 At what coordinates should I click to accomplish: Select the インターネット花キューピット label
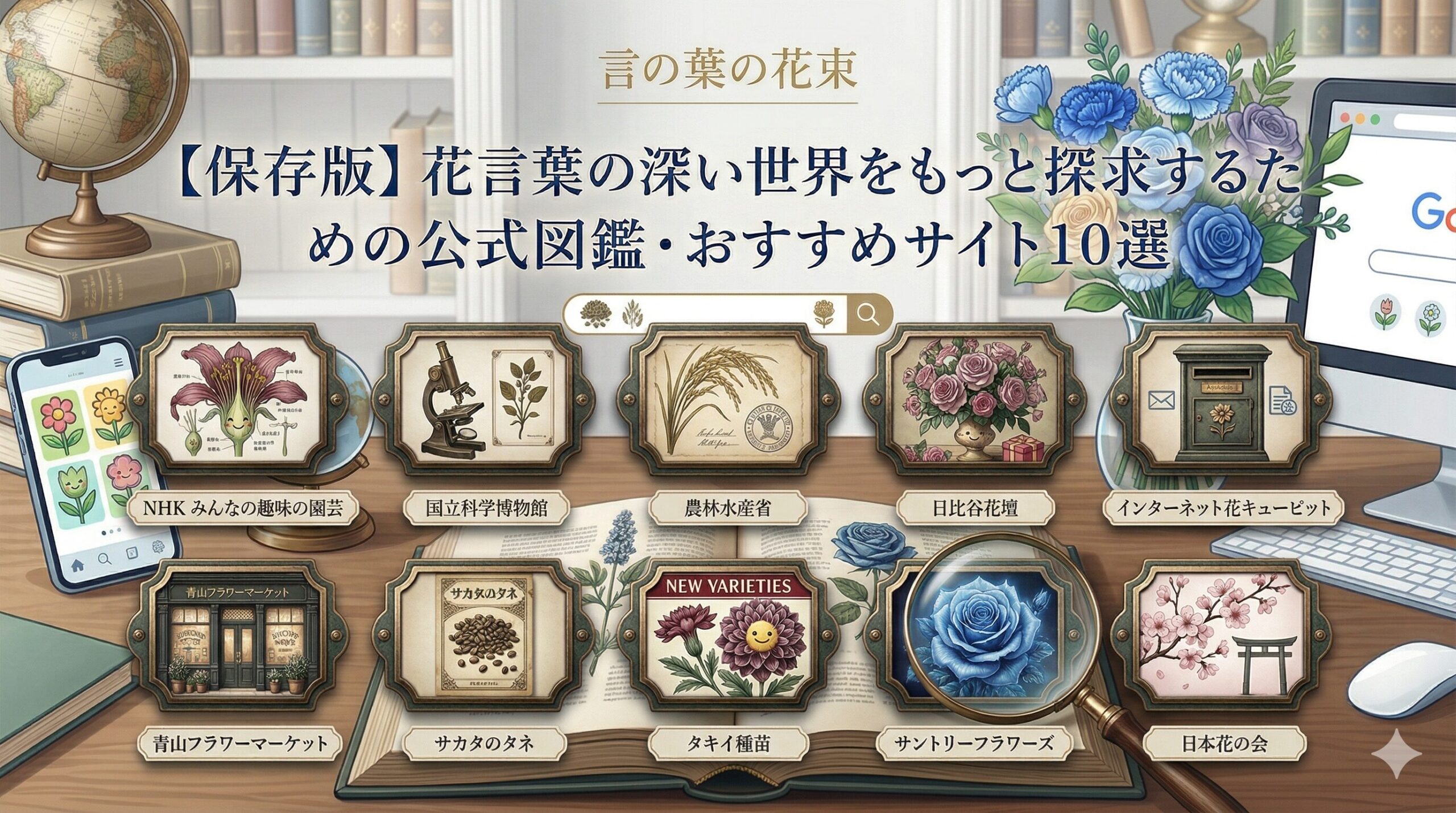tap(1223, 507)
